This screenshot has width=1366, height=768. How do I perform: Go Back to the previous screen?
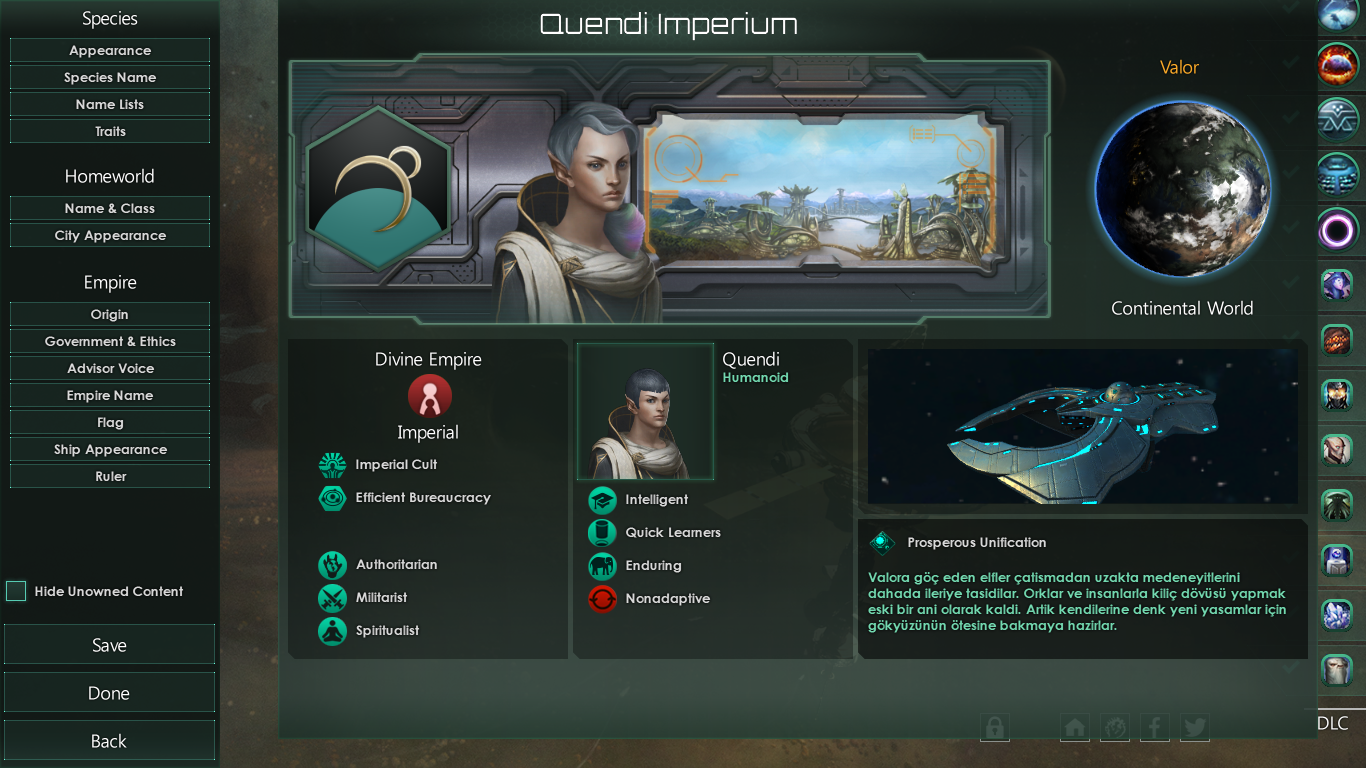point(109,741)
